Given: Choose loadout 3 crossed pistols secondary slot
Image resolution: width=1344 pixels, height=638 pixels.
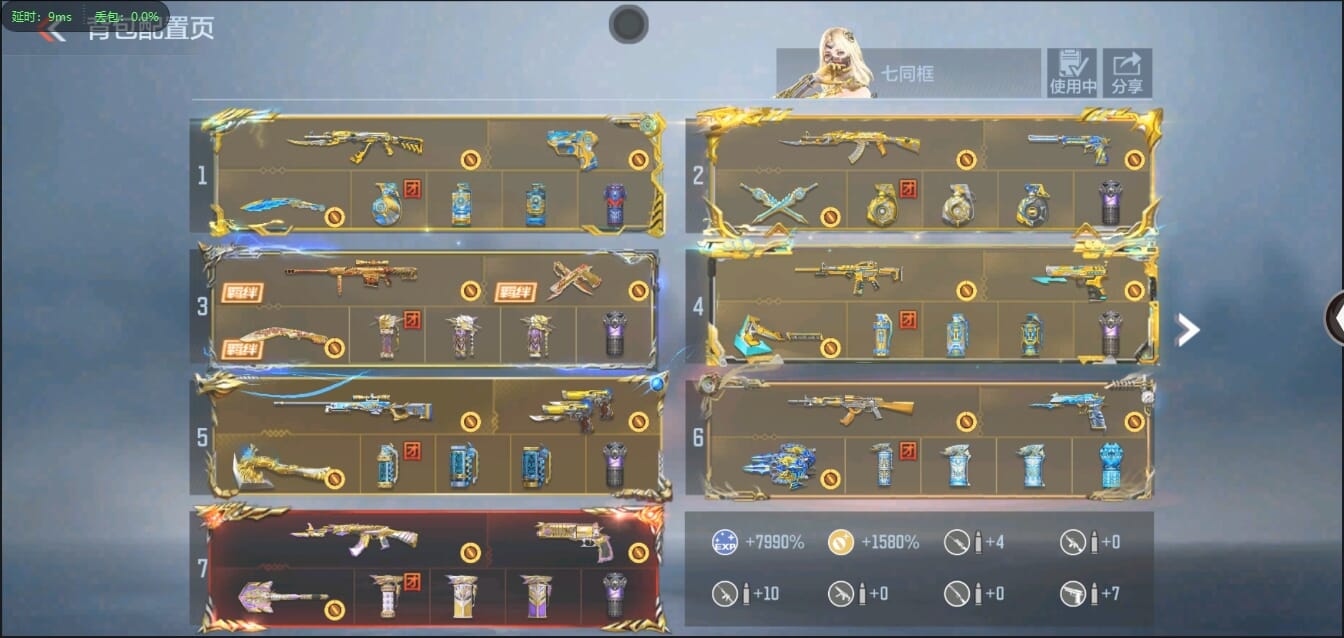Looking at the screenshot, I should click(x=572, y=281).
